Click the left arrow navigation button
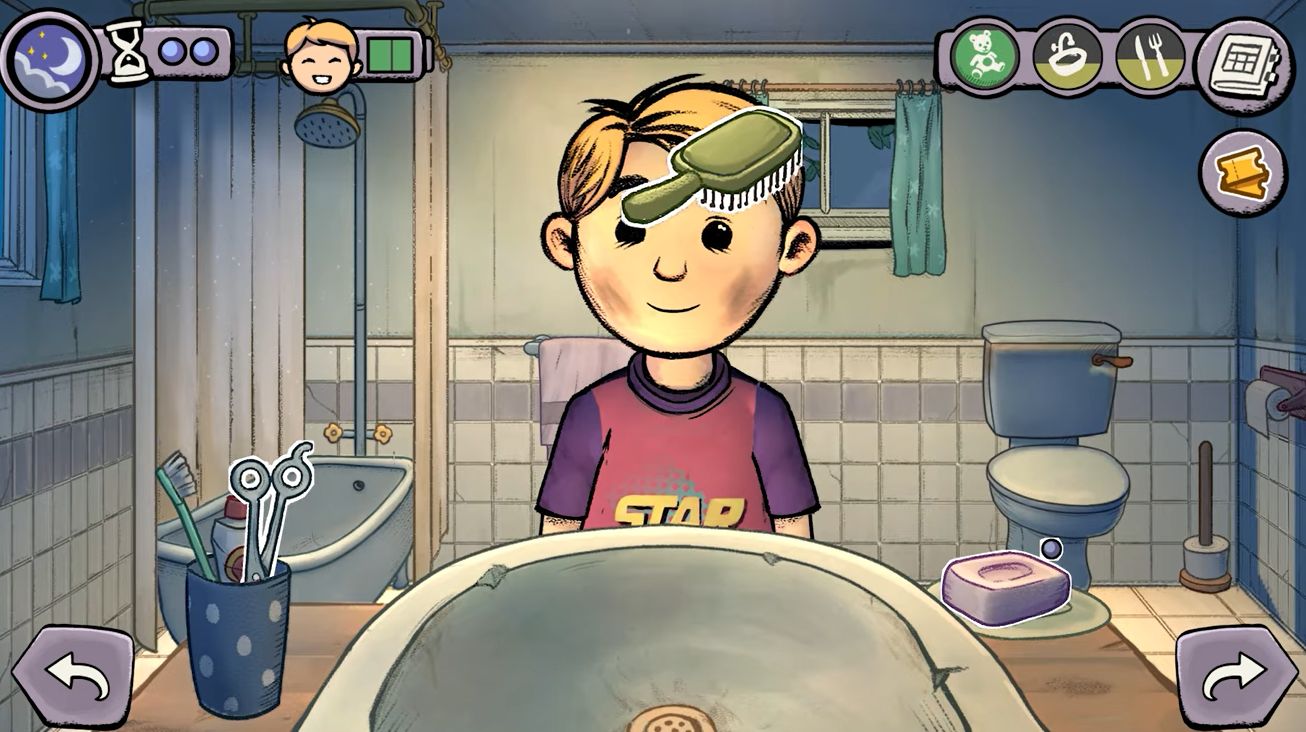 click(x=73, y=679)
